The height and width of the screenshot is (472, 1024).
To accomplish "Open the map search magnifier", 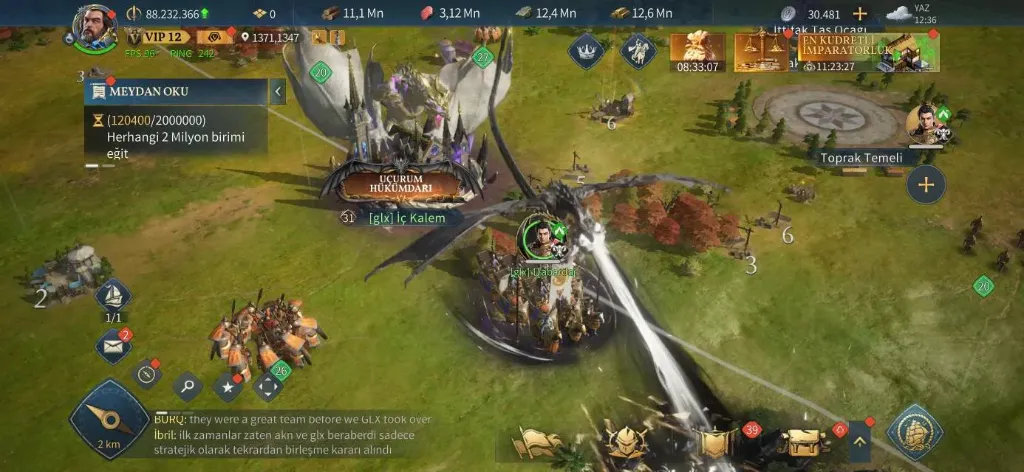I will 187,385.
